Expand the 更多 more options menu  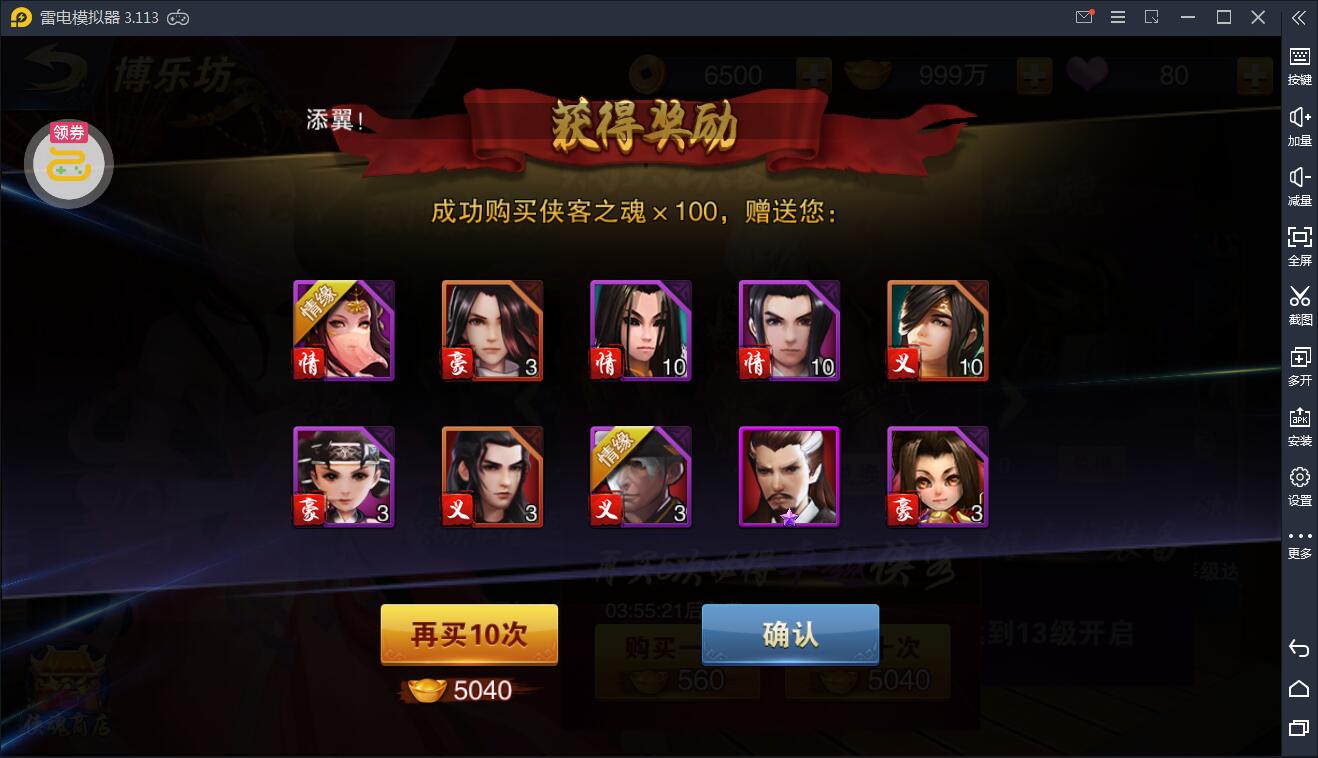1299,542
